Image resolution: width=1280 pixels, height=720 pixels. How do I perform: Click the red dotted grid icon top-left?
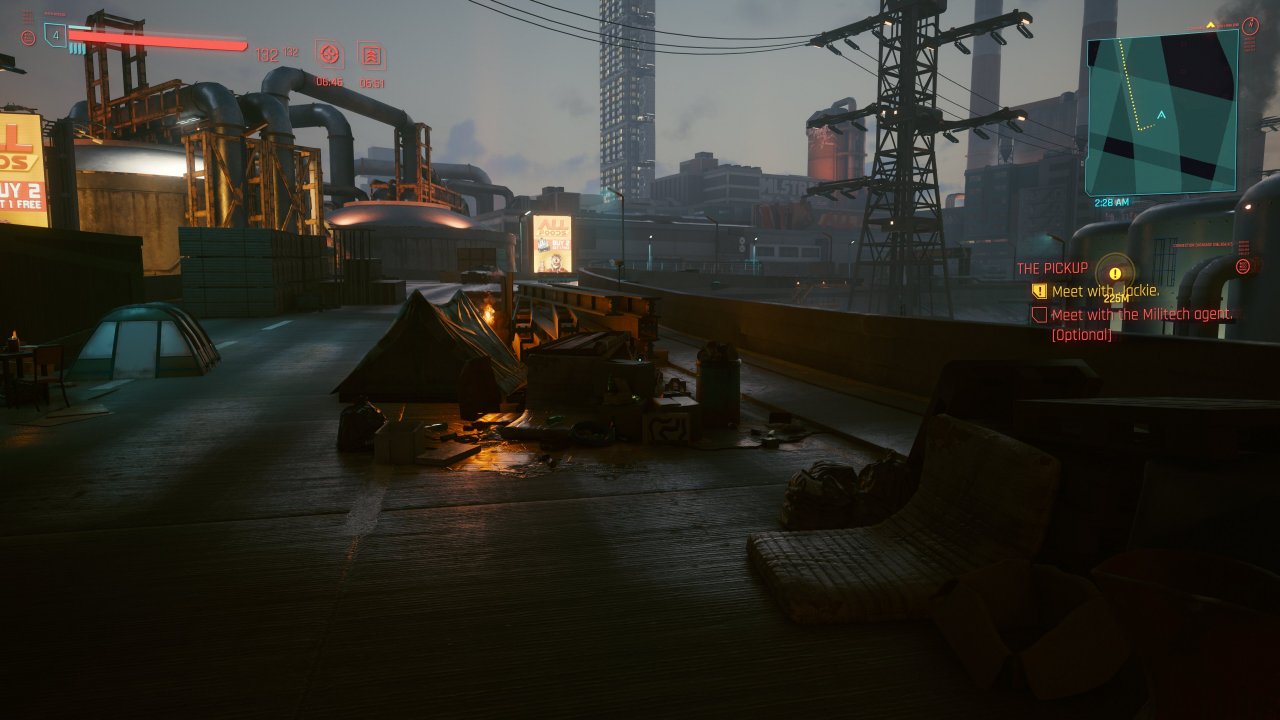point(26,15)
